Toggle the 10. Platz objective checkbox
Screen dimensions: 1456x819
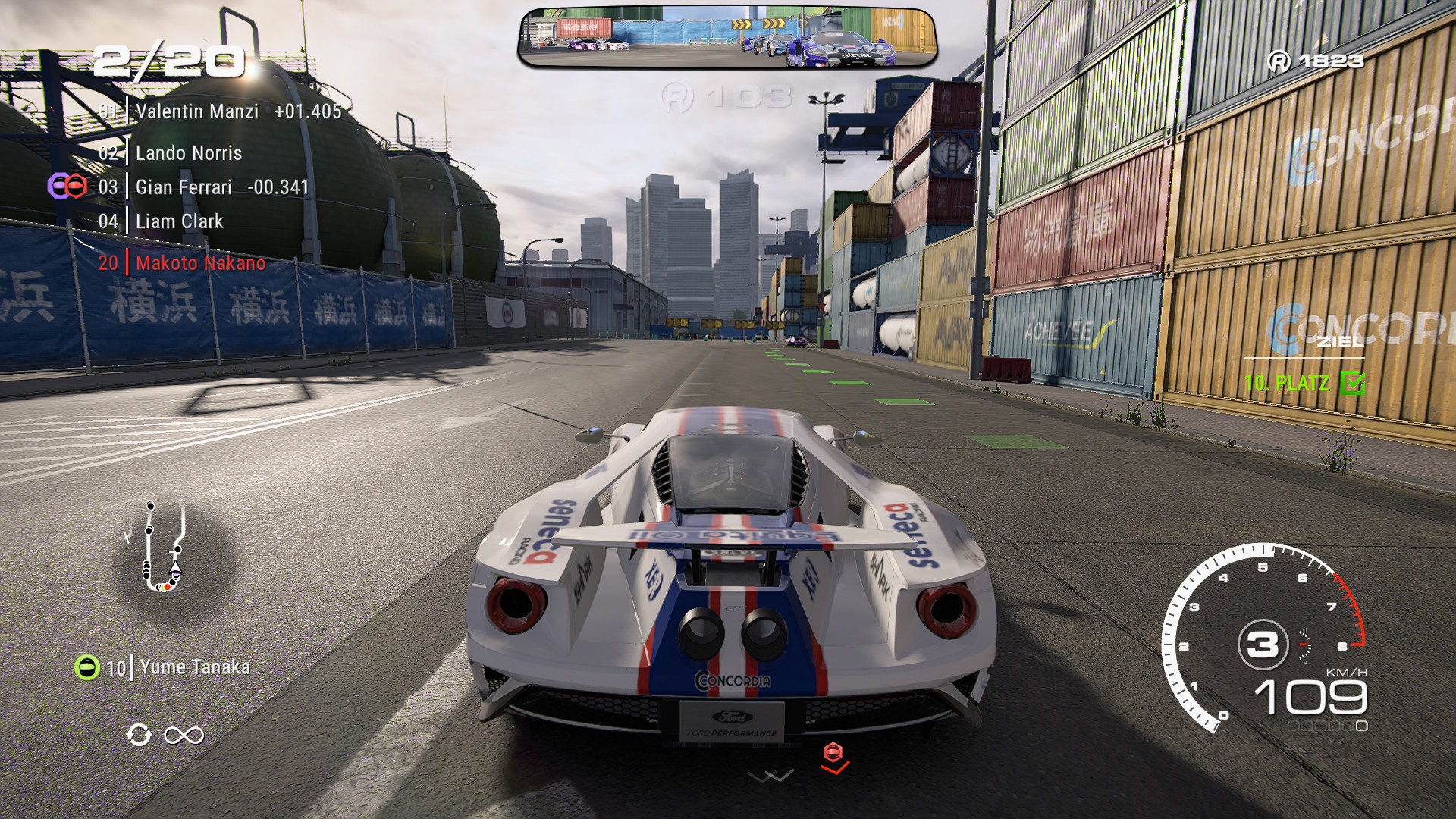pyautogui.click(x=1351, y=383)
